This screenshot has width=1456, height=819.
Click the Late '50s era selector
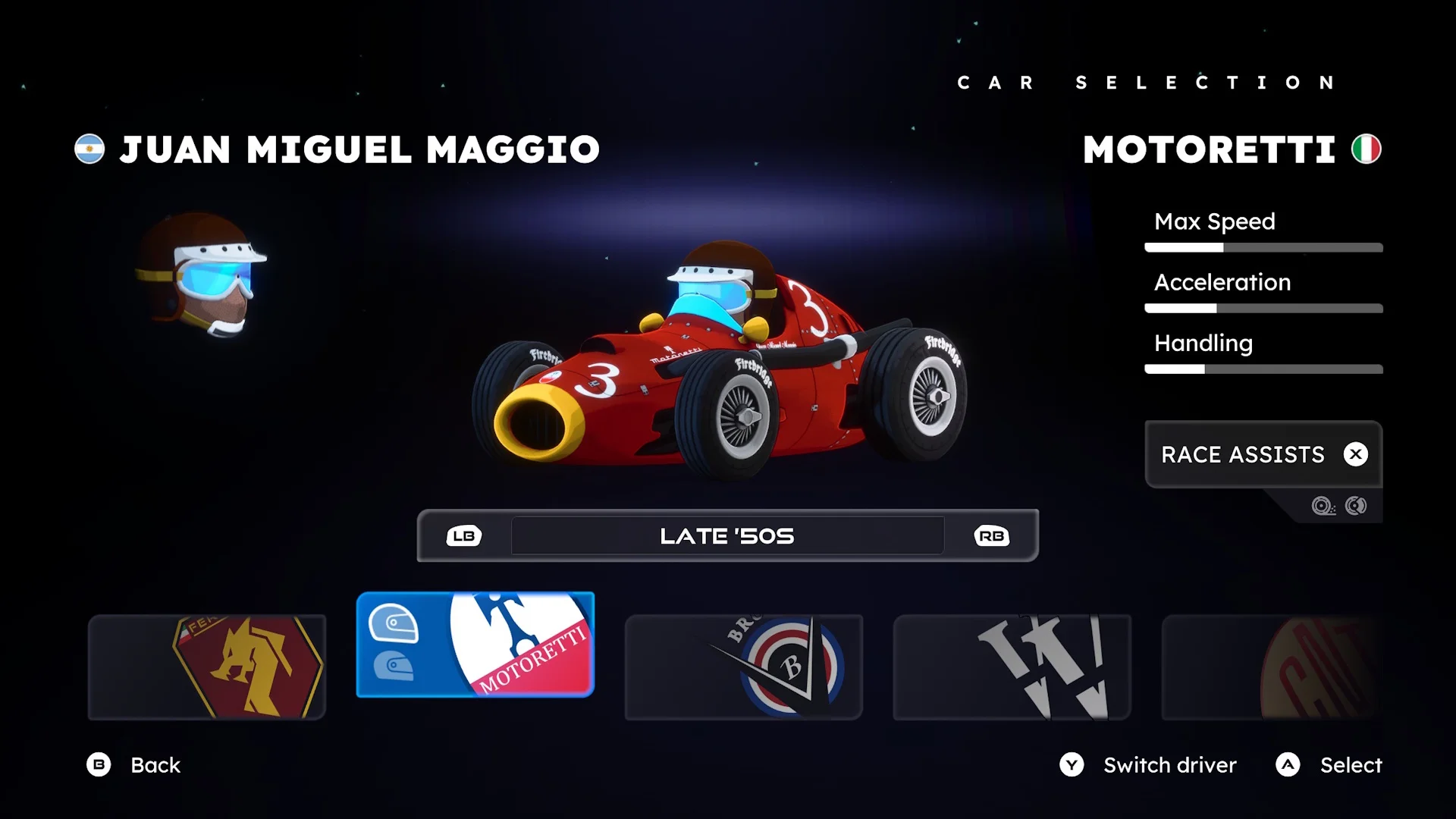click(x=727, y=536)
